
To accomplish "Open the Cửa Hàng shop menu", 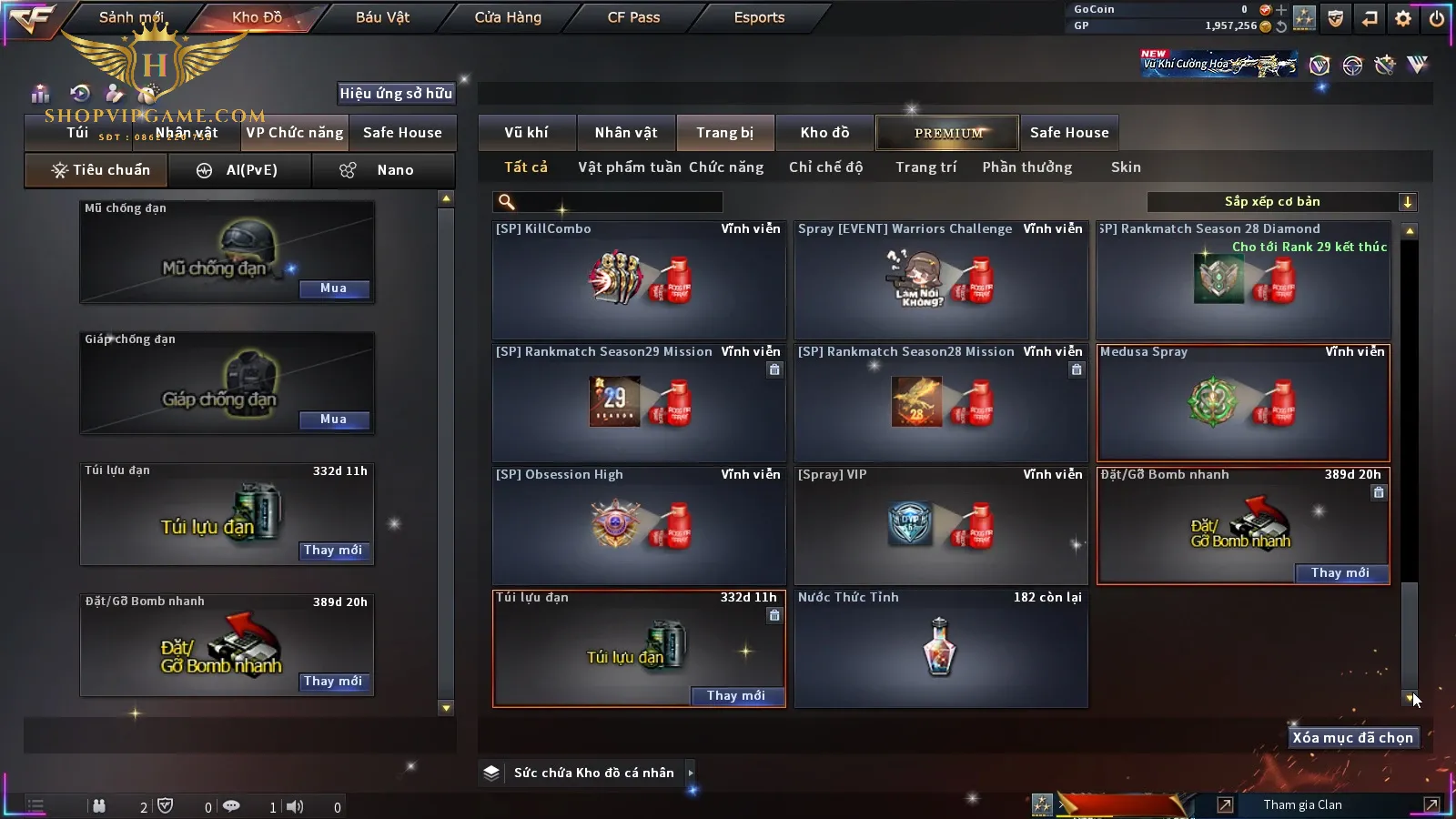I will tap(508, 17).
